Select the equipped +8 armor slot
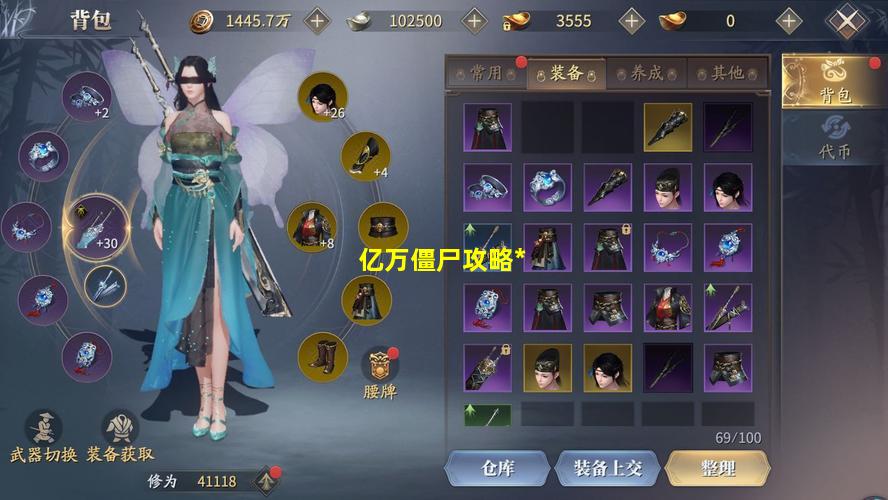This screenshot has height=500, width=888. [311, 226]
